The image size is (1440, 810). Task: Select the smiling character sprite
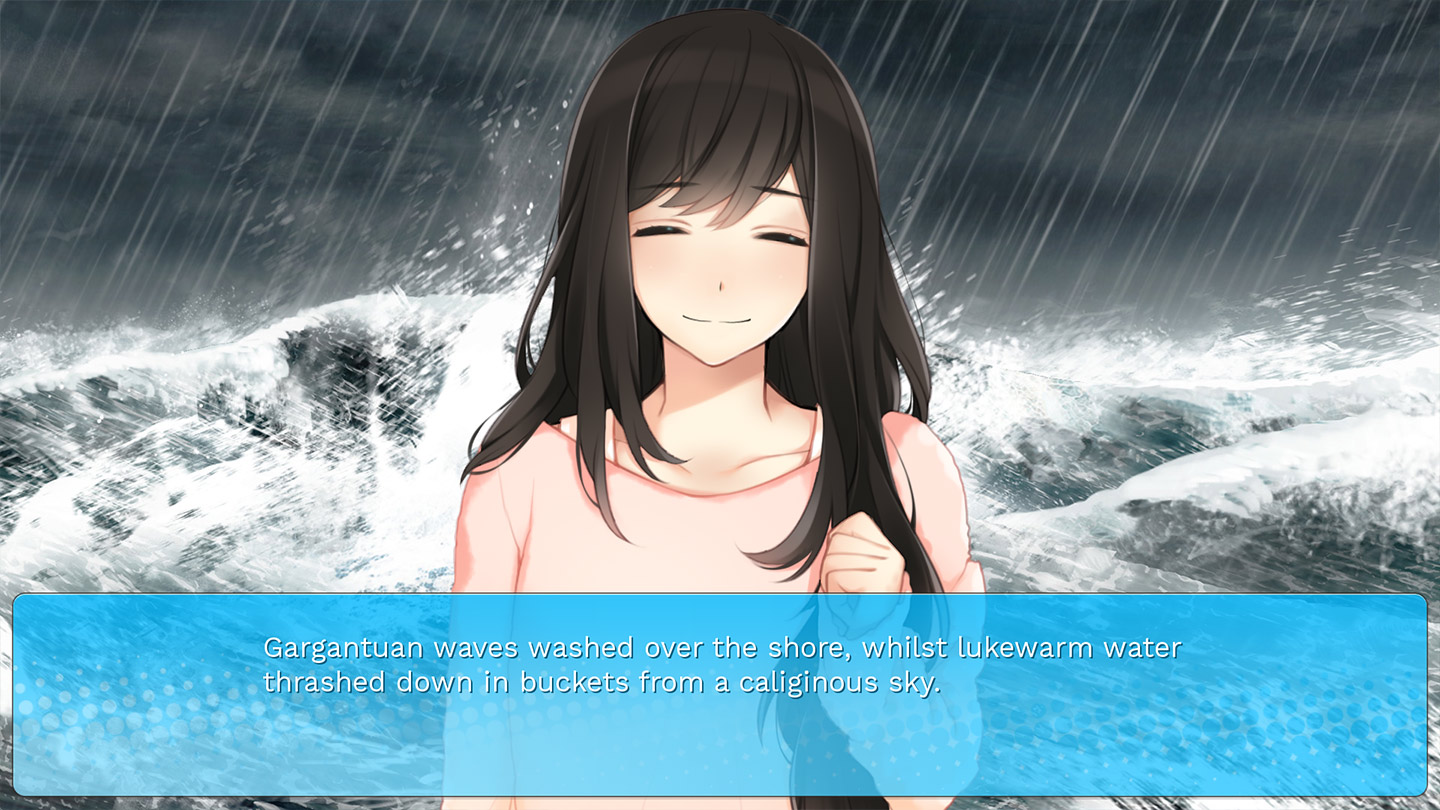pos(720,350)
